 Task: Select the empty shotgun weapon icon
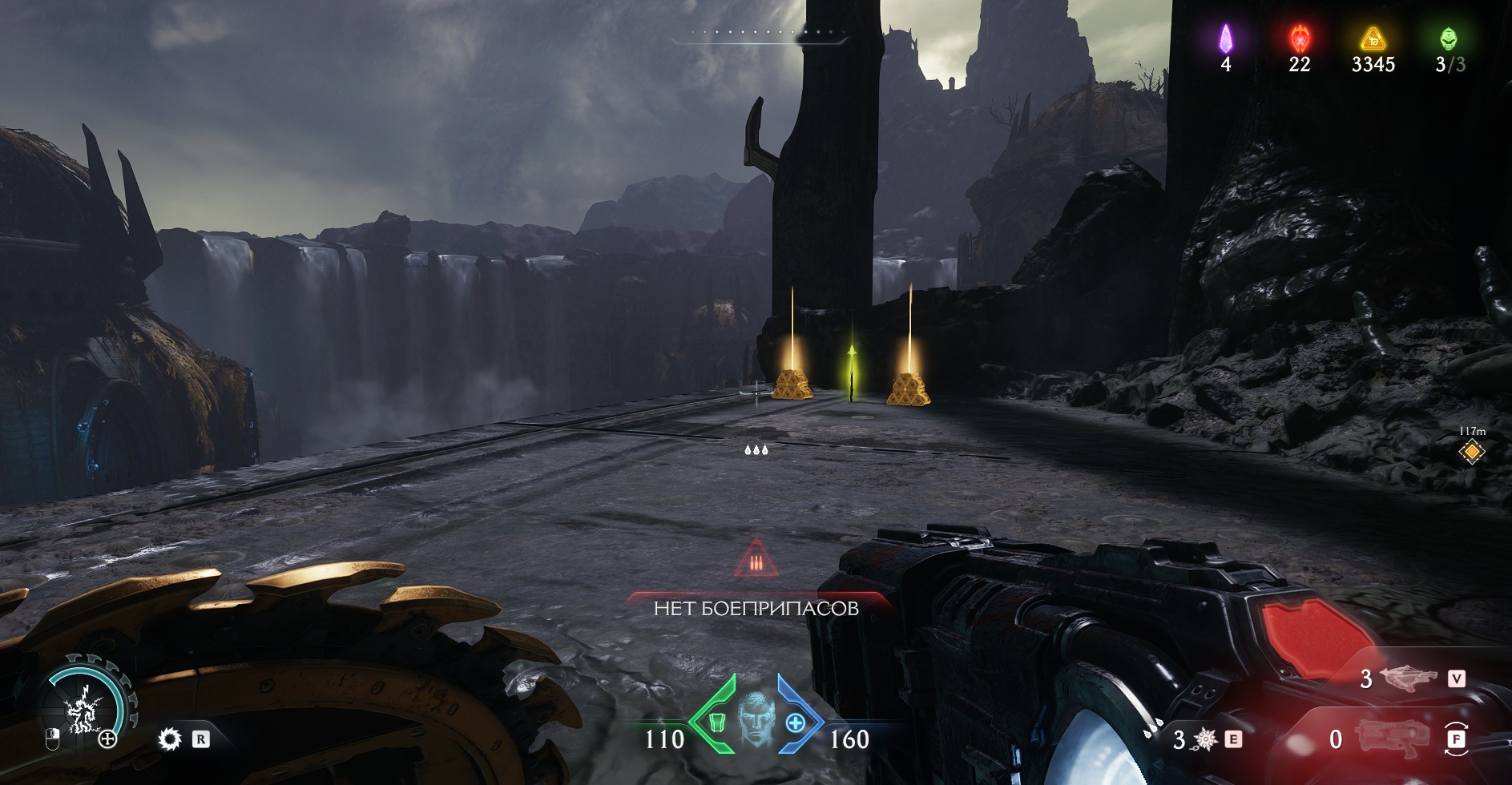tap(1393, 738)
